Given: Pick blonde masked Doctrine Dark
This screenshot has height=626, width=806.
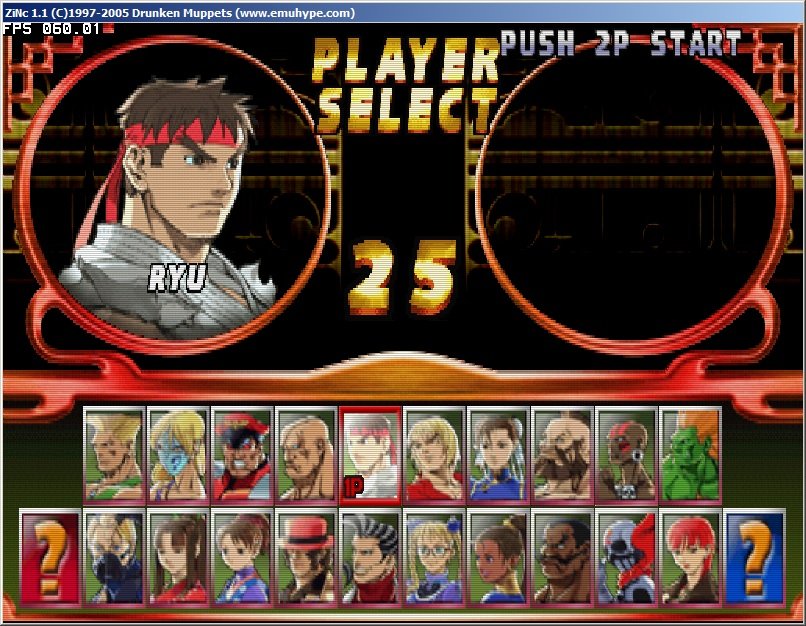Looking at the screenshot, I should click(114, 557).
